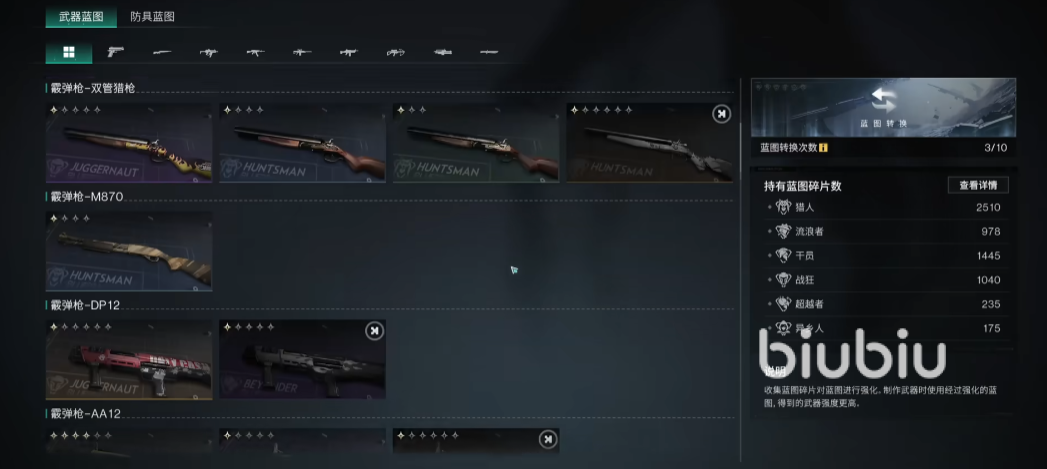Select the dark six-star double-barrel shotgun blueprint
The image size is (1047, 469).
[x=649, y=143]
